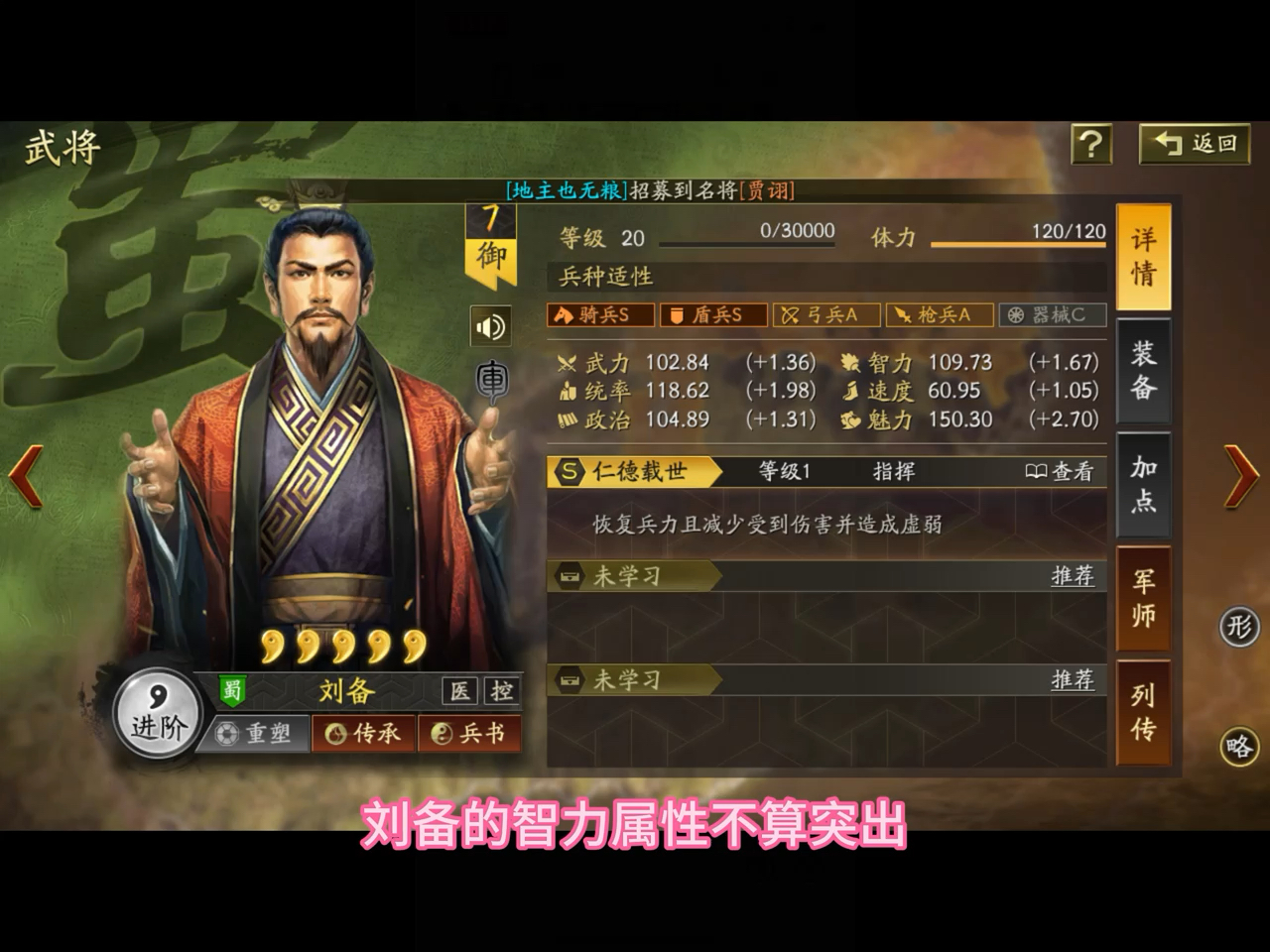Open the 骑兵S cavalry aptitude icon
The width and height of the screenshot is (1270, 952).
pyautogui.click(x=597, y=314)
